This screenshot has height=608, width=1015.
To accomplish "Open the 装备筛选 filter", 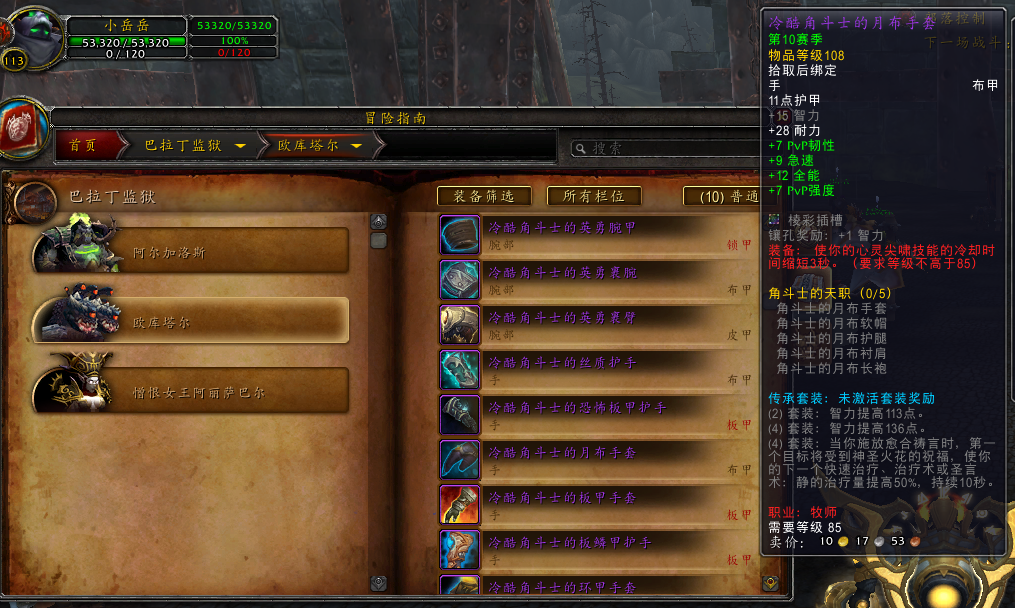I will 484,197.
